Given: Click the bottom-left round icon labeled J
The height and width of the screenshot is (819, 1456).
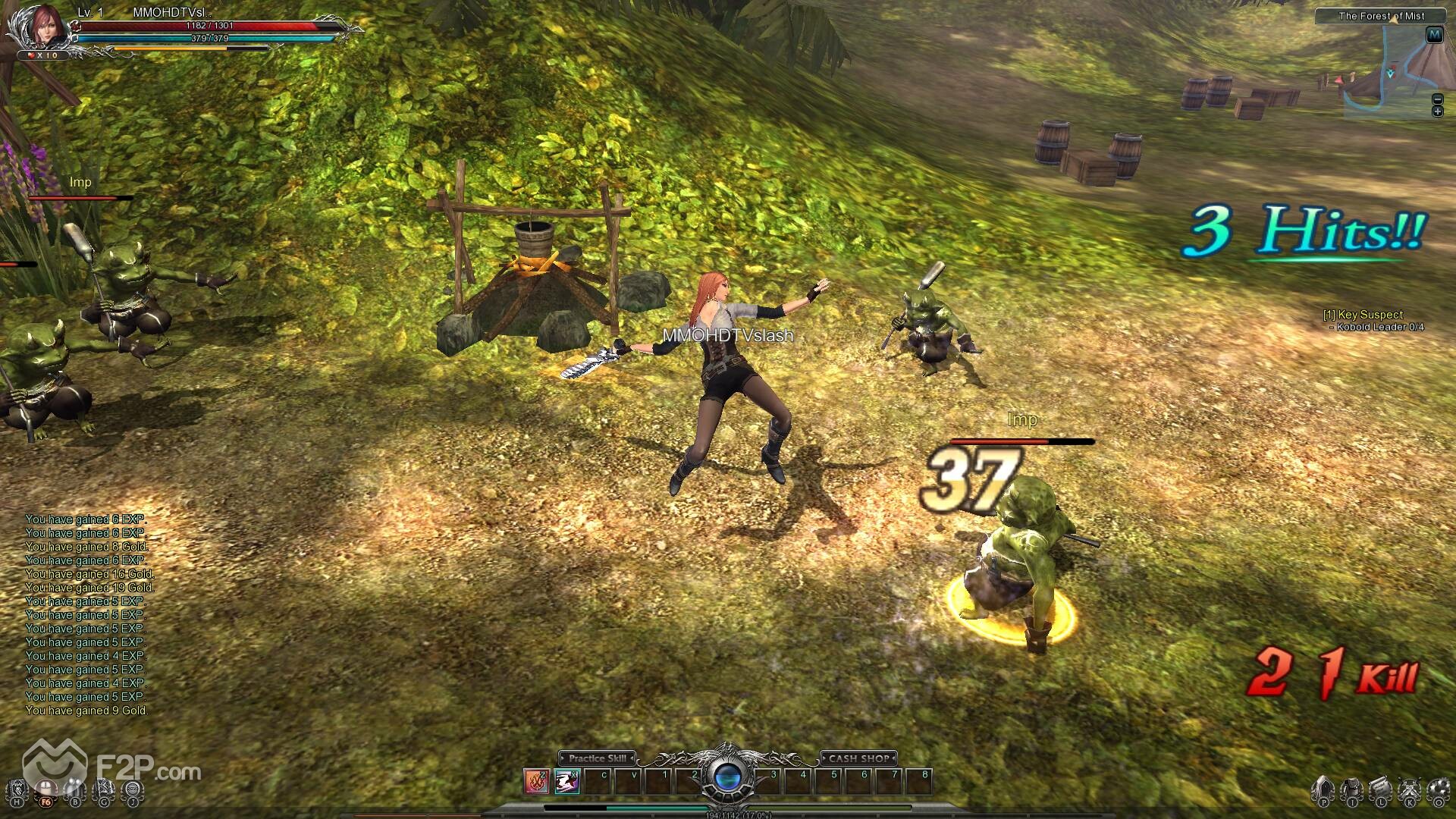Looking at the screenshot, I should (133, 792).
